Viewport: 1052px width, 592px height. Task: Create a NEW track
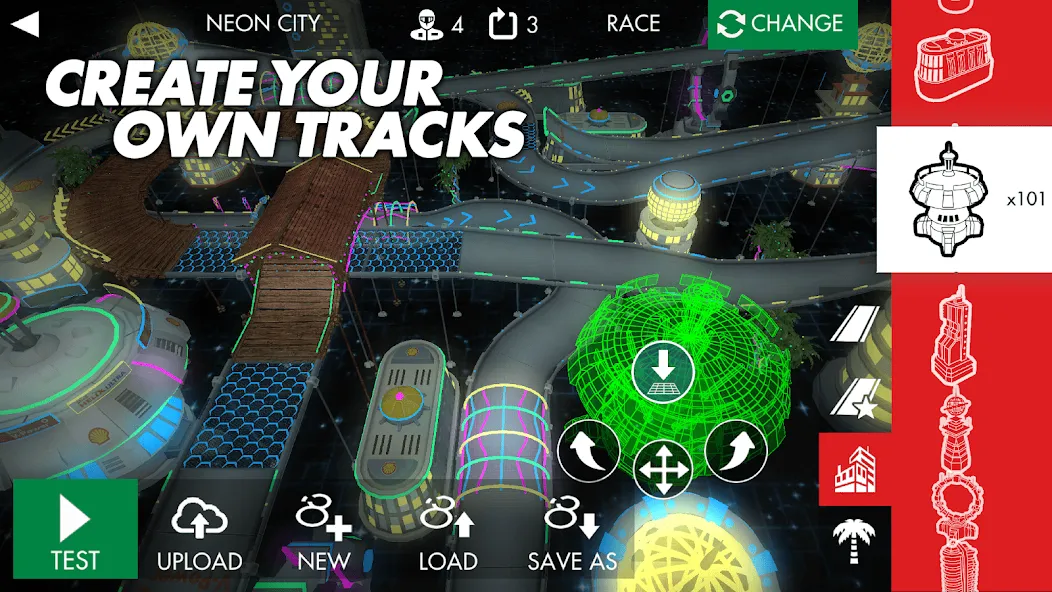coord(324,535)
